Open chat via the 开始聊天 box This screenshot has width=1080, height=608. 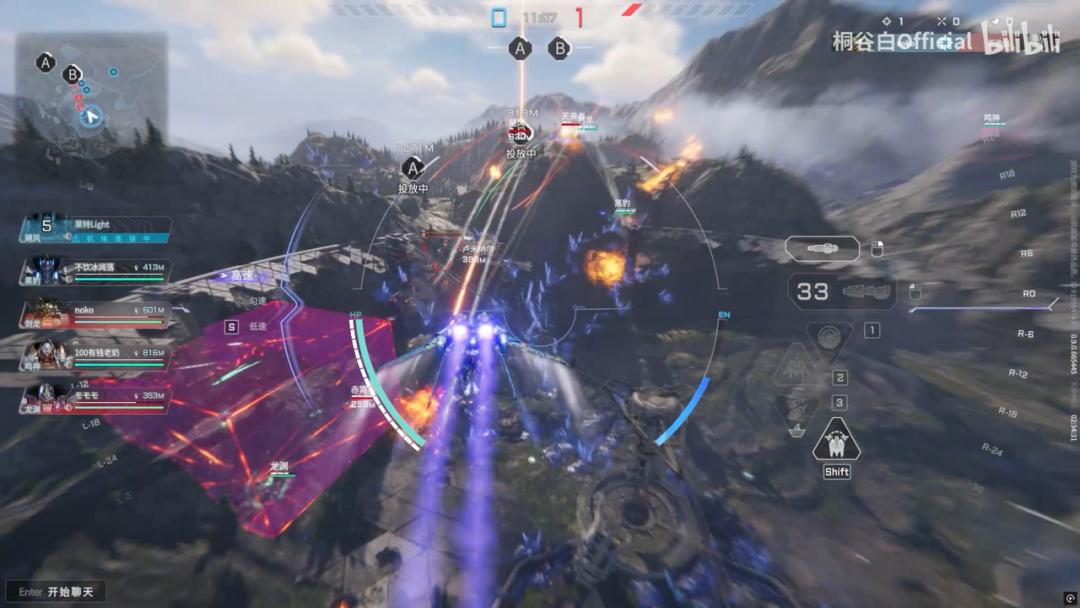[x=57, y=591]
